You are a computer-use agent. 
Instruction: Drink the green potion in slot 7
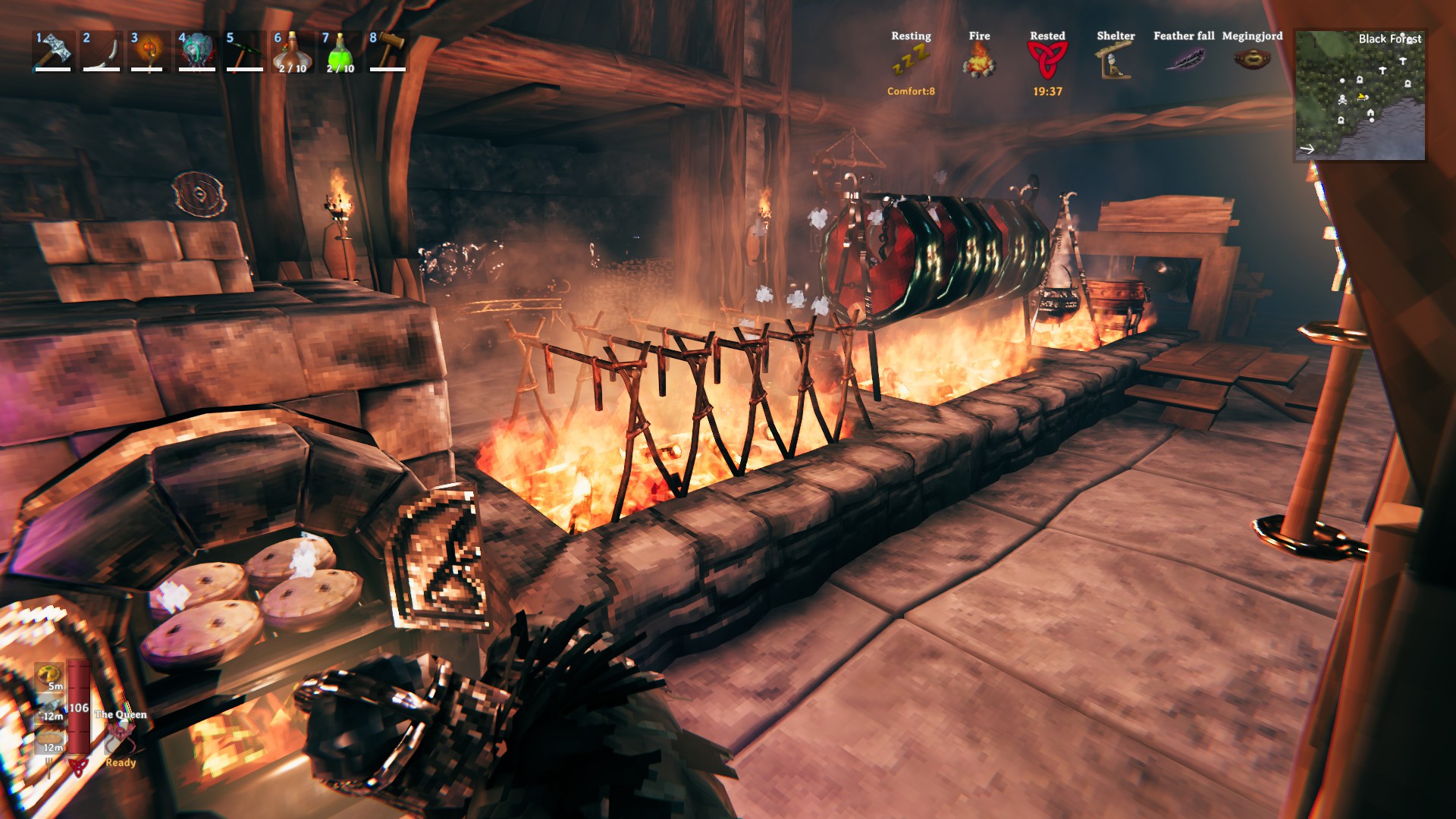point(340,52)
